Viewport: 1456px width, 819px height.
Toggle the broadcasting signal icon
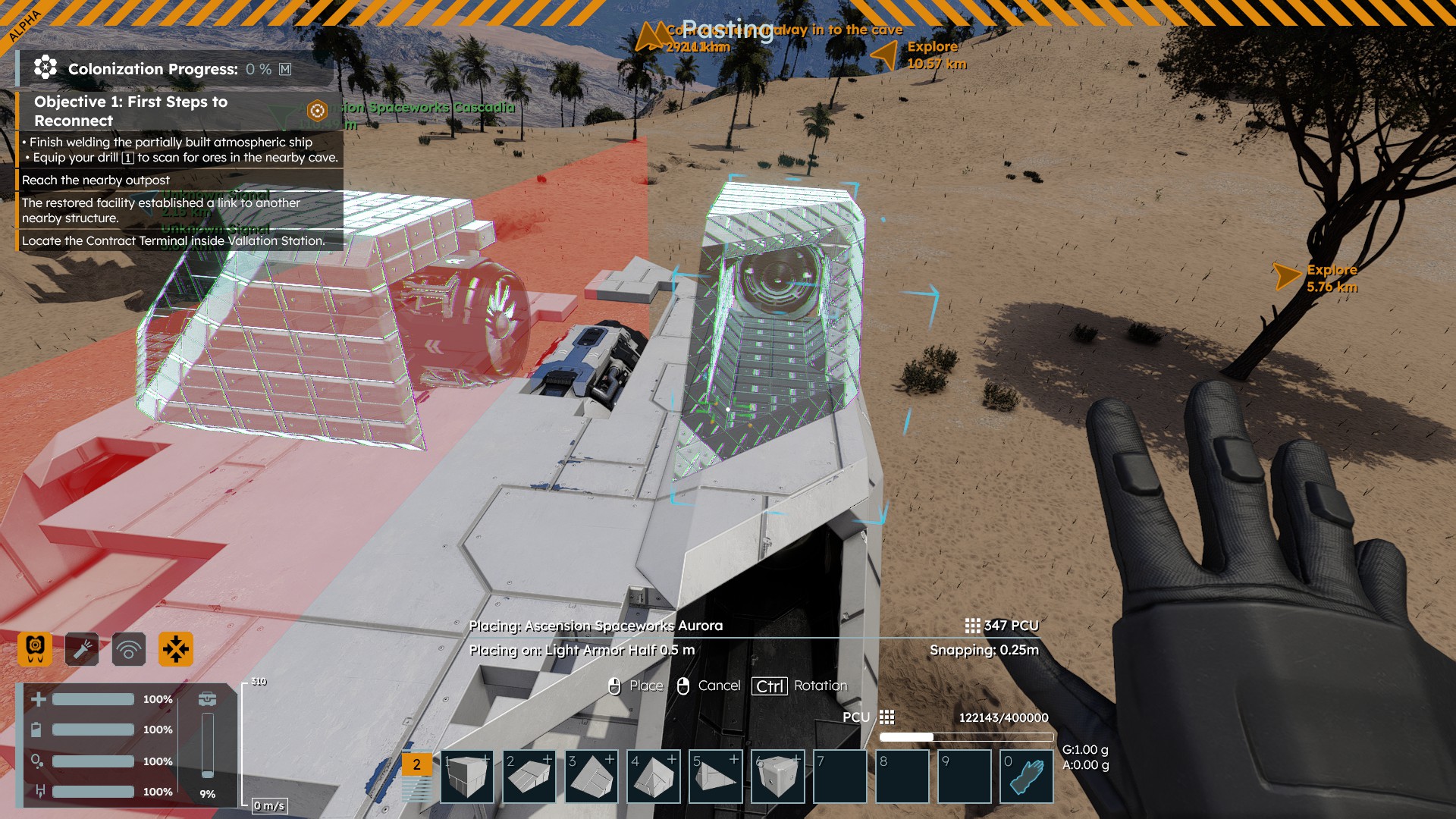[129, 649]
